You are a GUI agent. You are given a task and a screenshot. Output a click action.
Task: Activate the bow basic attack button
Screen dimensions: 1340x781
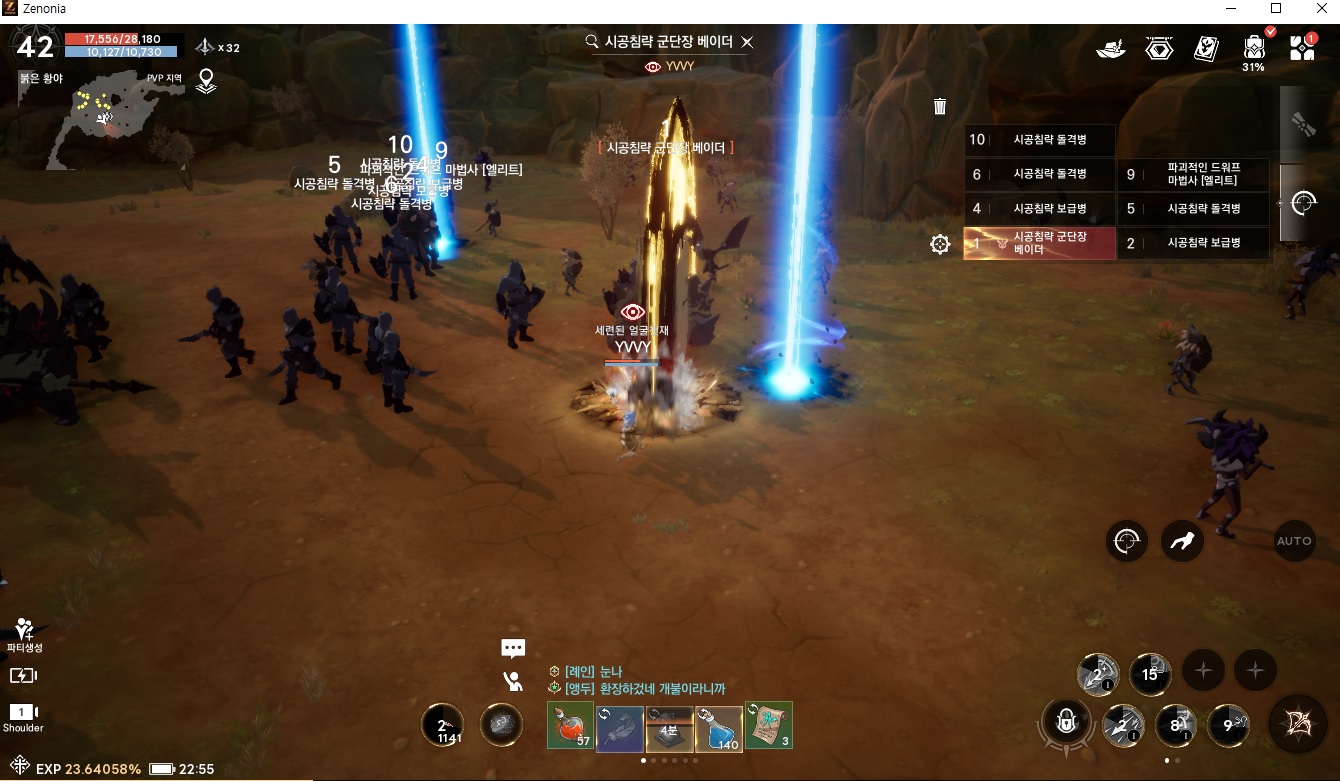tap(1297, 724)
